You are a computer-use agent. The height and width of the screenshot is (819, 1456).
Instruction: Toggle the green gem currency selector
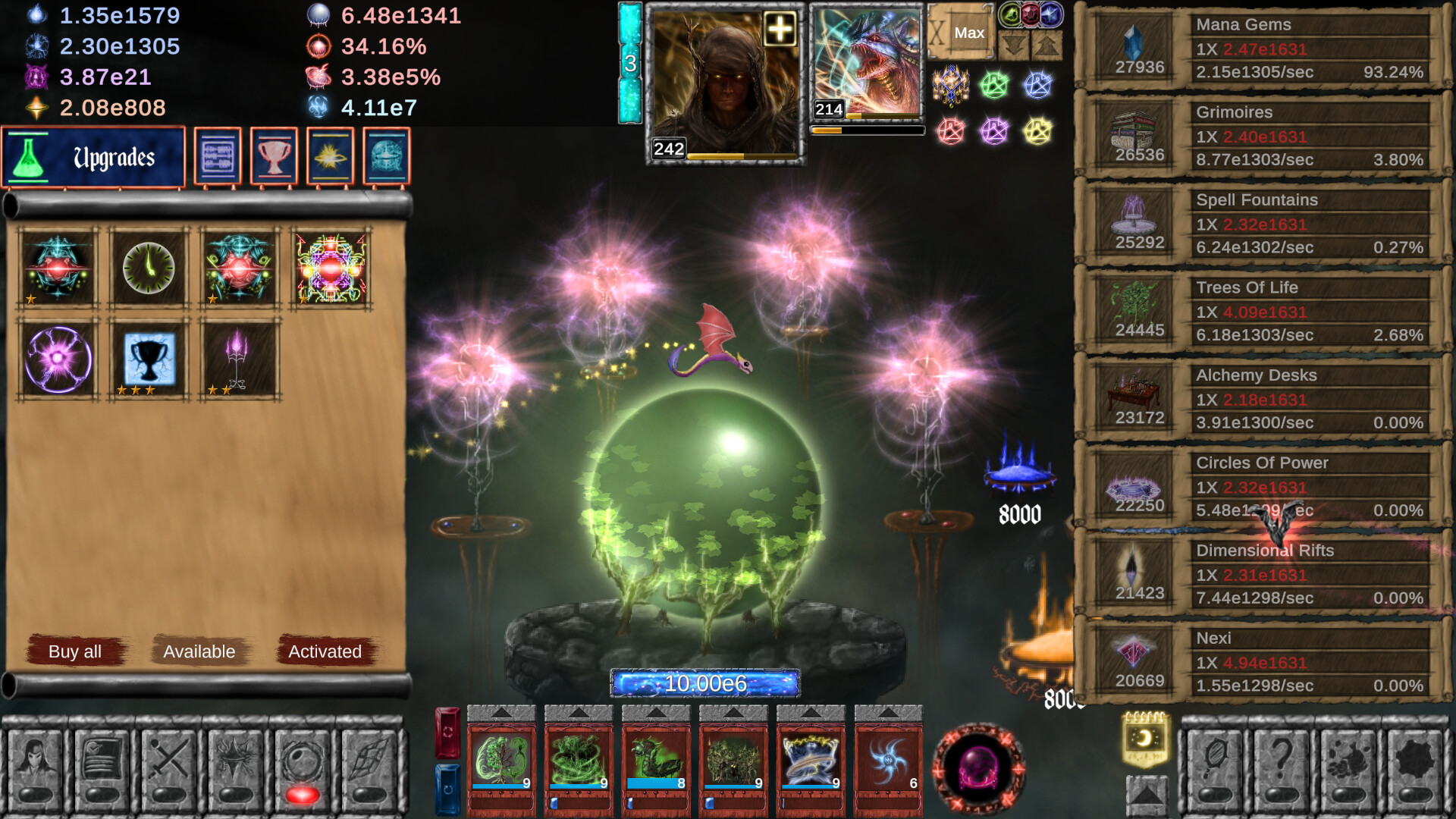1011,15
